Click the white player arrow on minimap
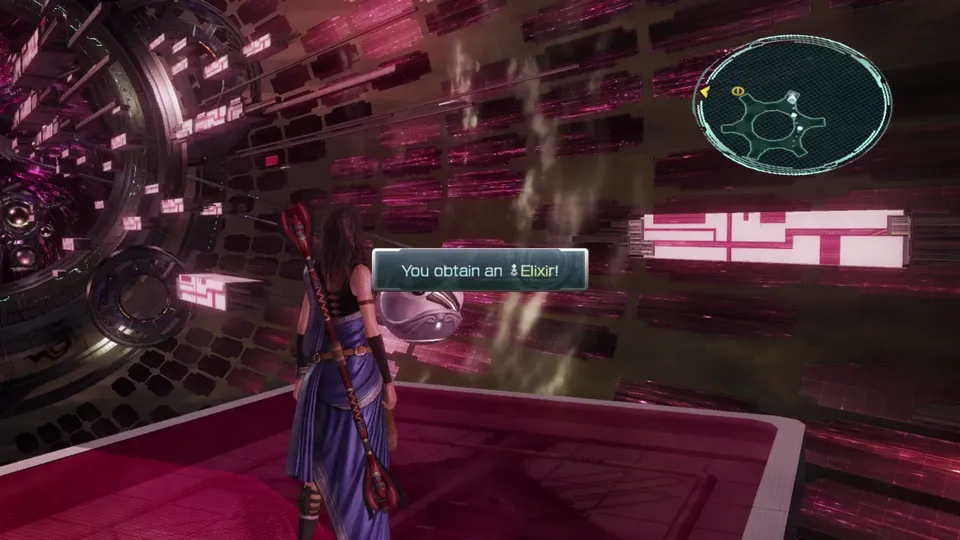This screenshot has height=540, width=960. (x=792, y=98)
